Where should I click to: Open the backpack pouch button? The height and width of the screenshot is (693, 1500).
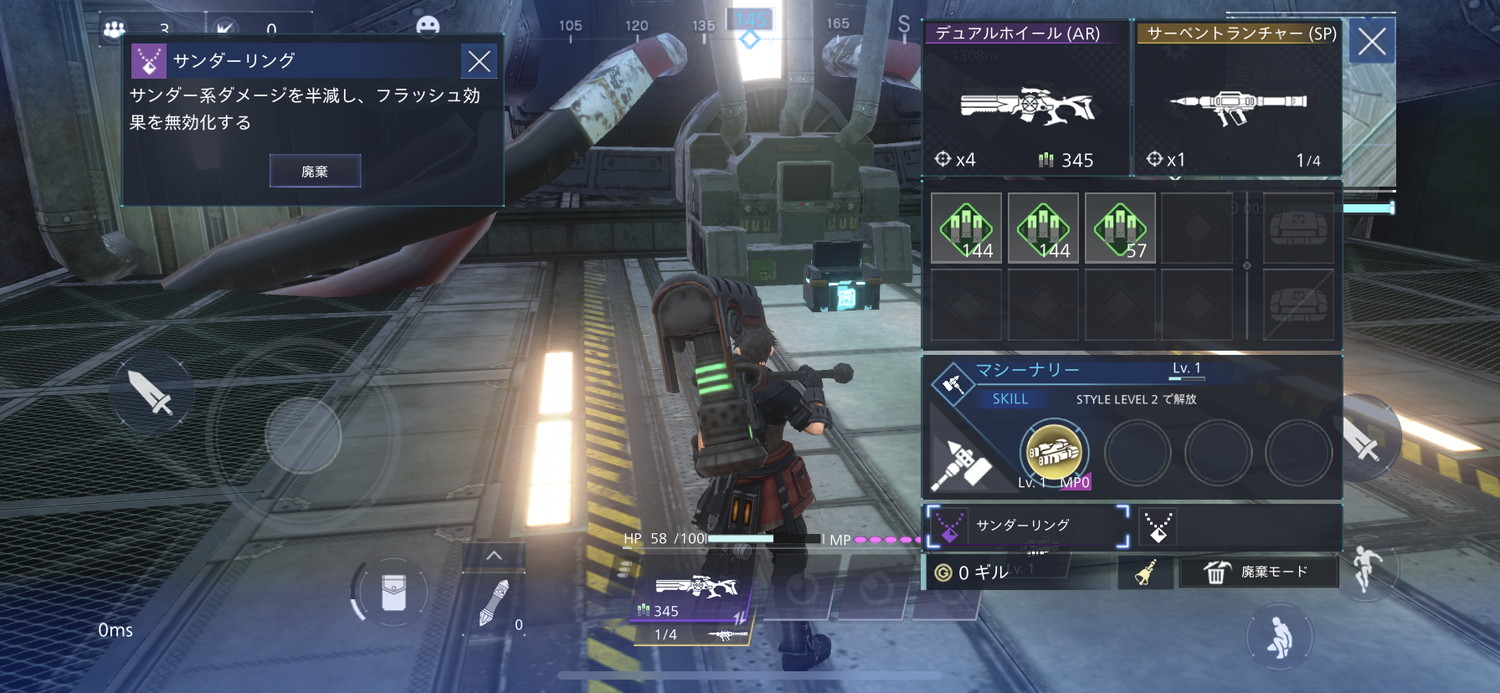pyautogui.click(x=393, y=593)
